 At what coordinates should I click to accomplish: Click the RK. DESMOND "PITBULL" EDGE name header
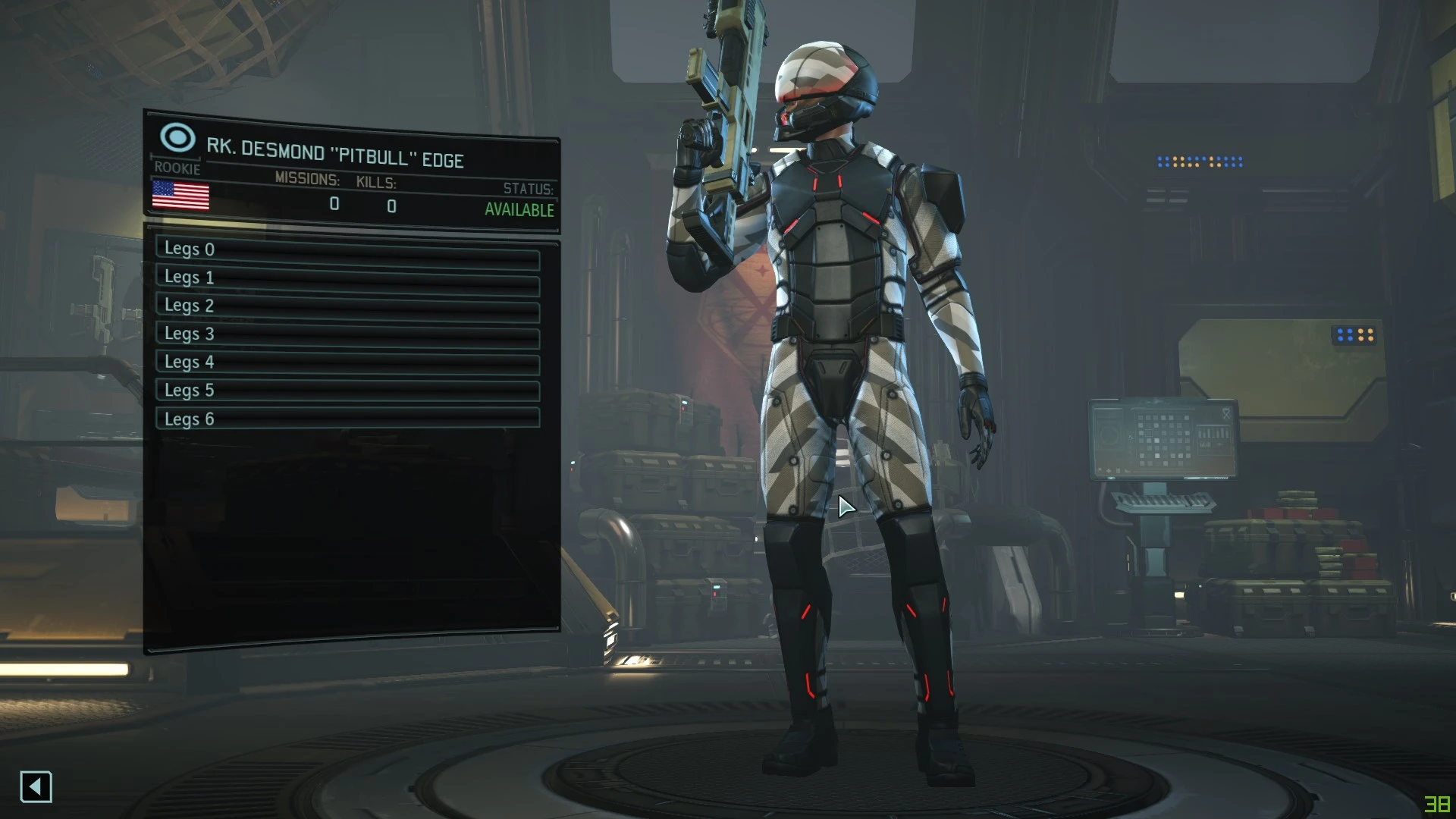click(336, 152)
